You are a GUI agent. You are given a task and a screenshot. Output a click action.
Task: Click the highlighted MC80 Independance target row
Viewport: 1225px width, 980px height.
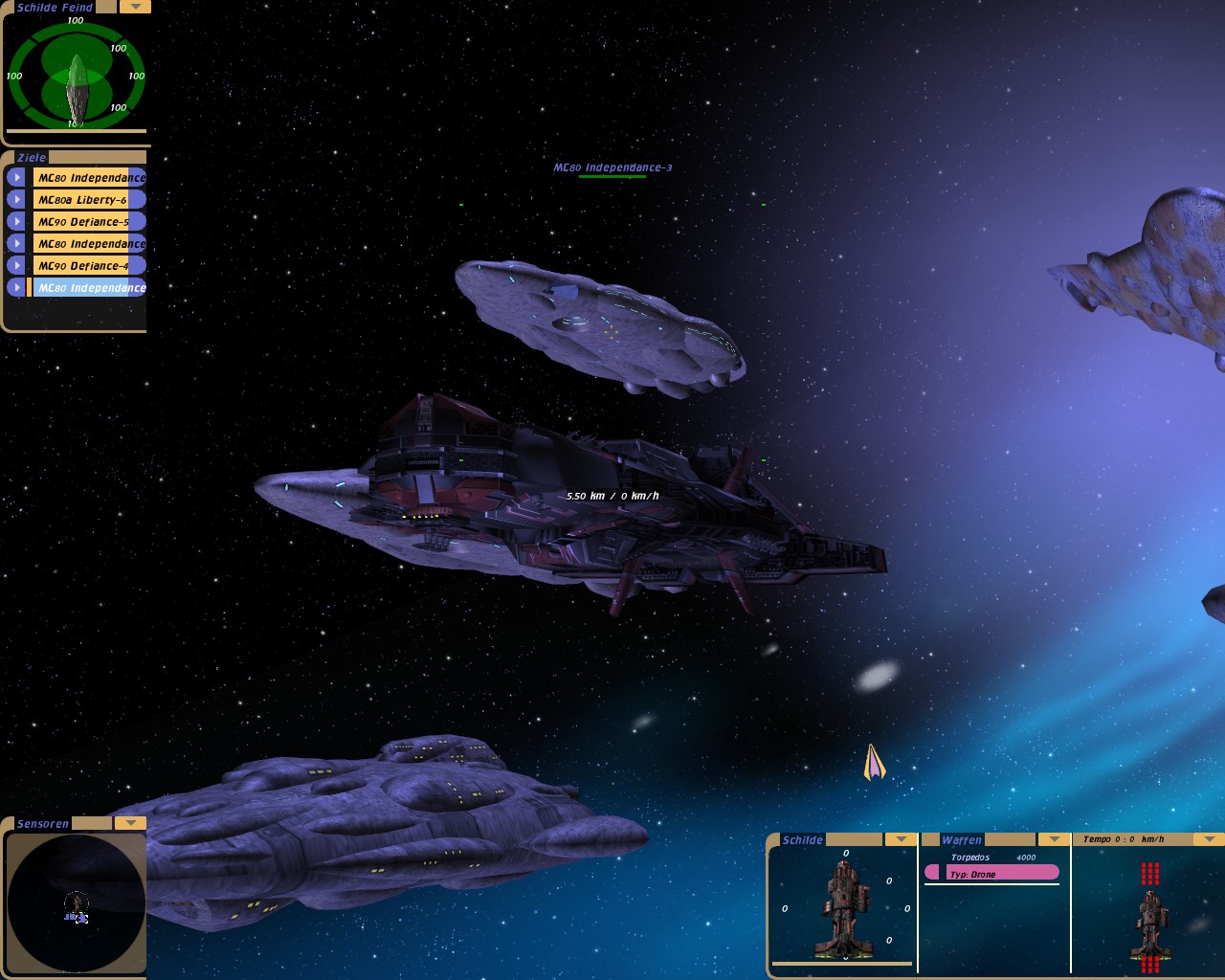89,288
